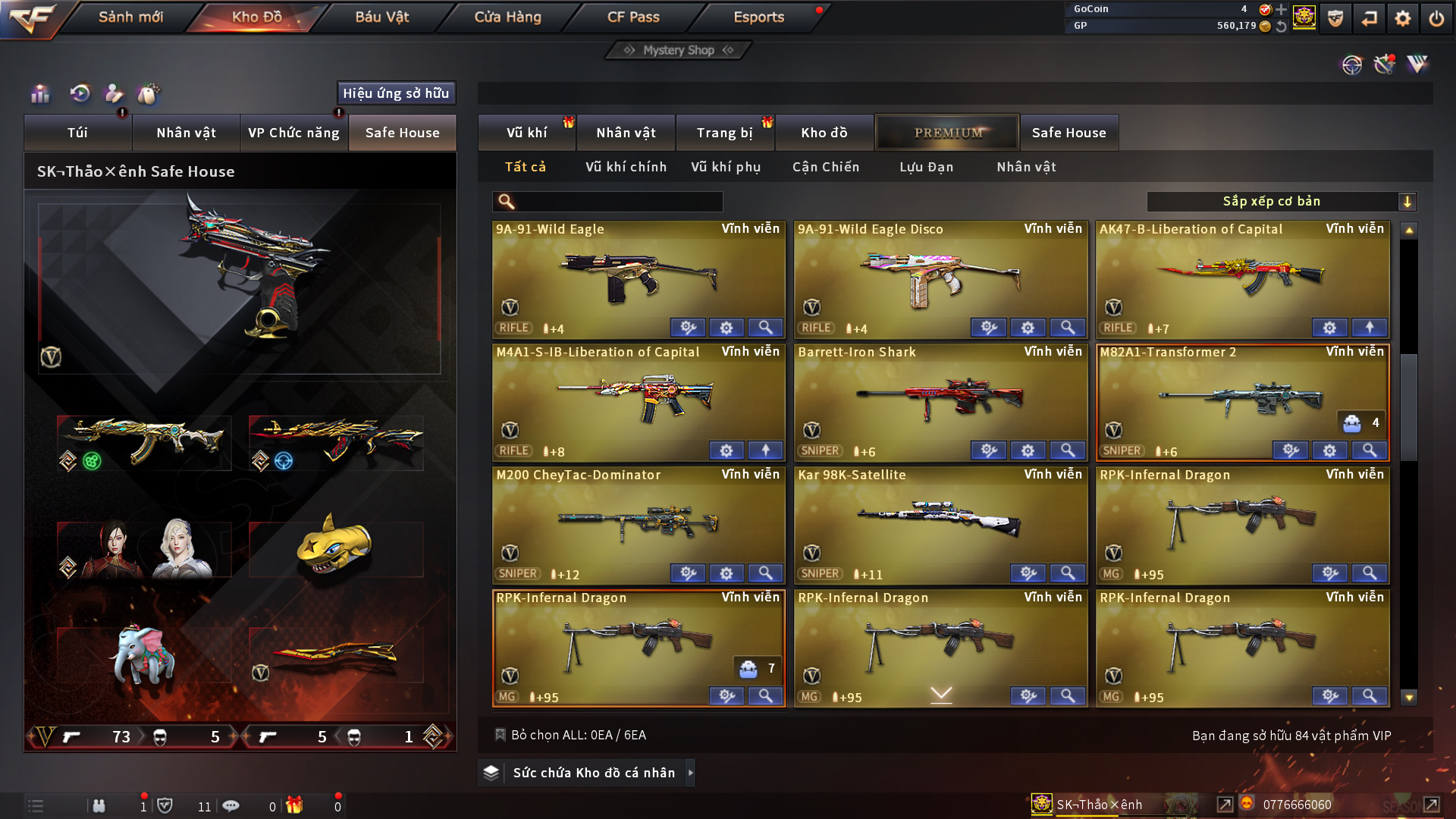
Task: Switch to the Túi tab
Action: coord(77,133)
